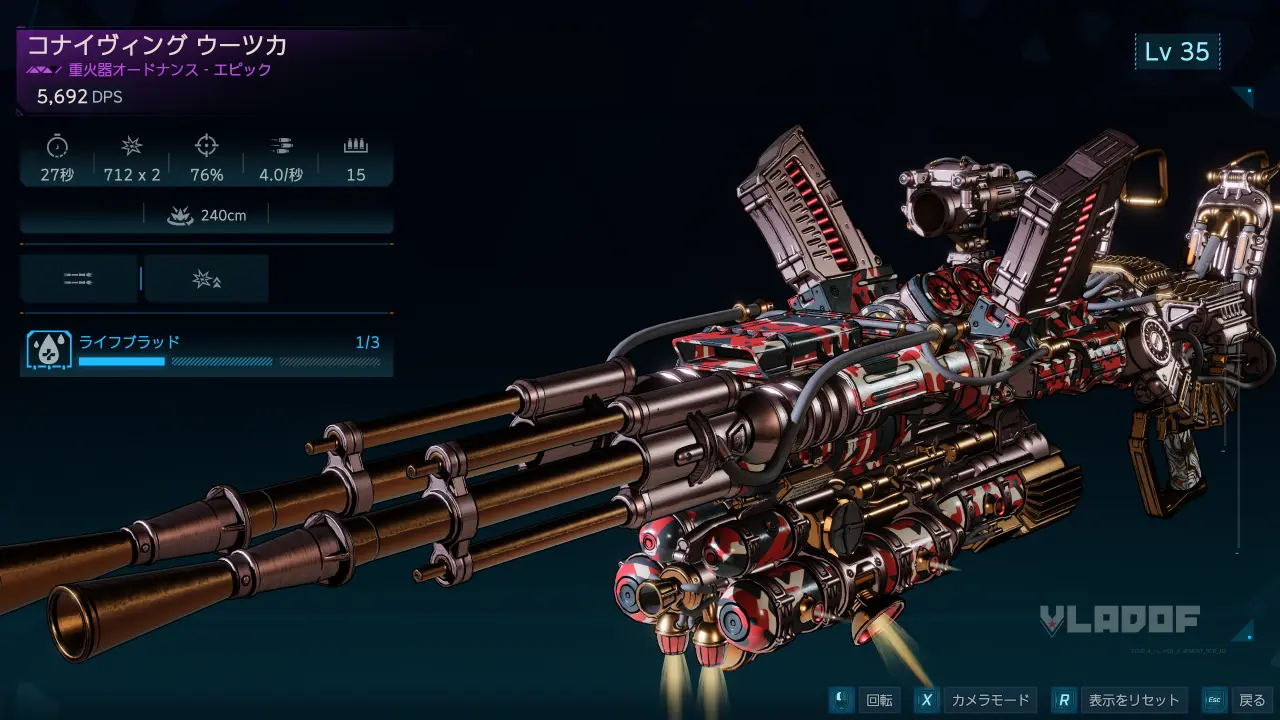Image resolution: width=1280 pixels, height=720 pixels.
Task: Reset the weapon view (表示をリセット)
Action: [1120, 700]
